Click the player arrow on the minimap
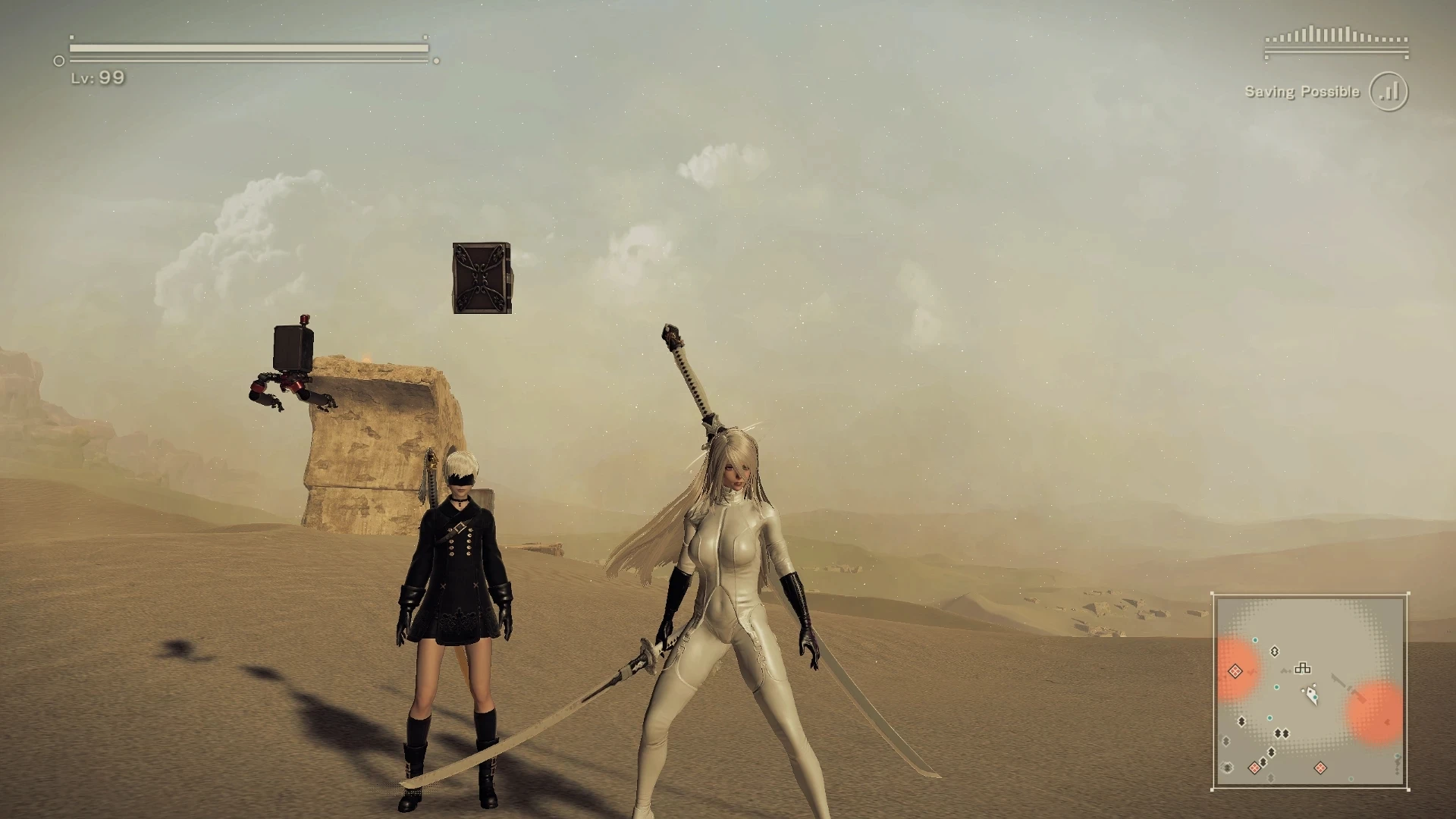 (1311, 695)
